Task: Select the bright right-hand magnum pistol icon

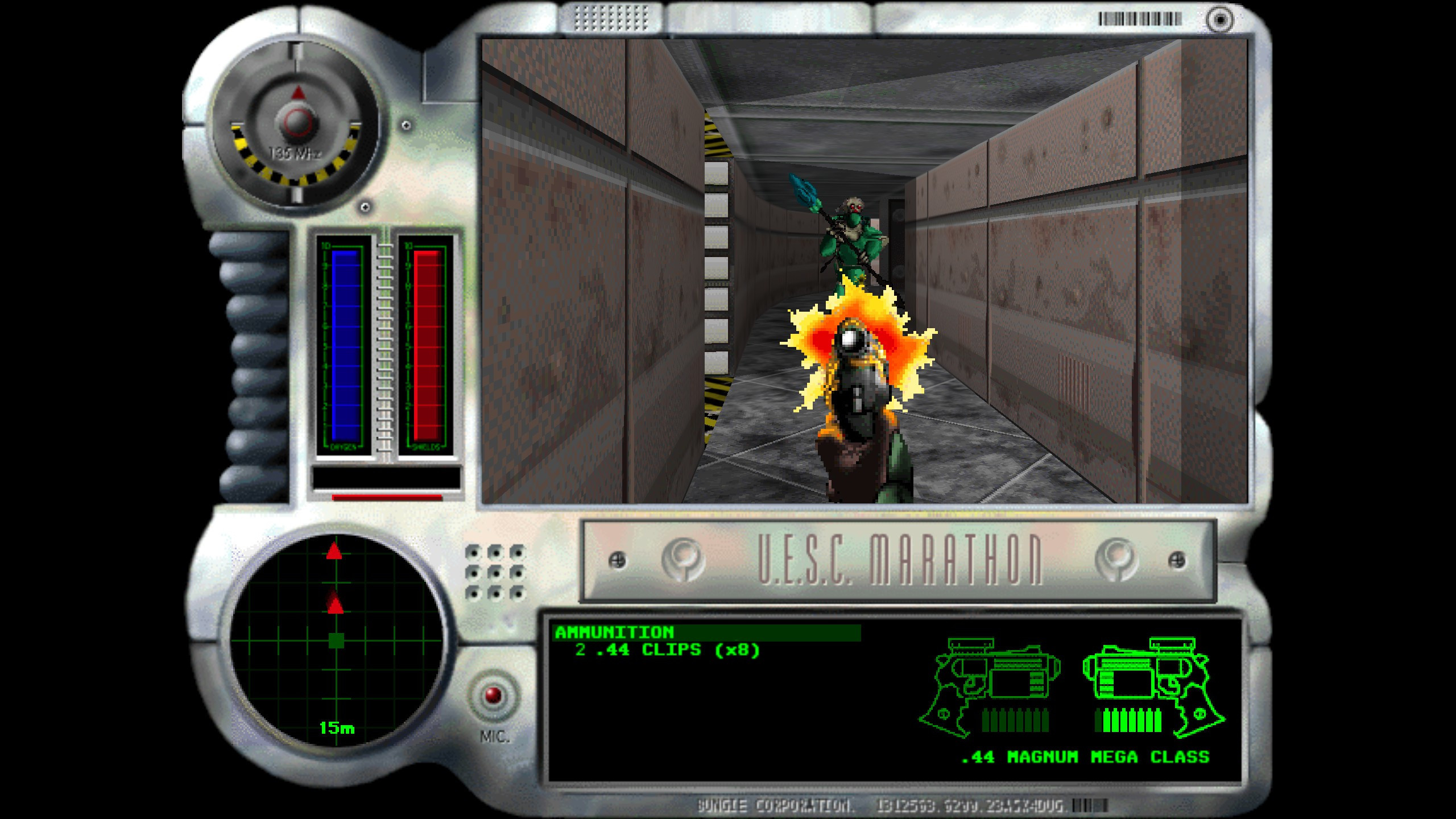Action: tap(1152, 687)
